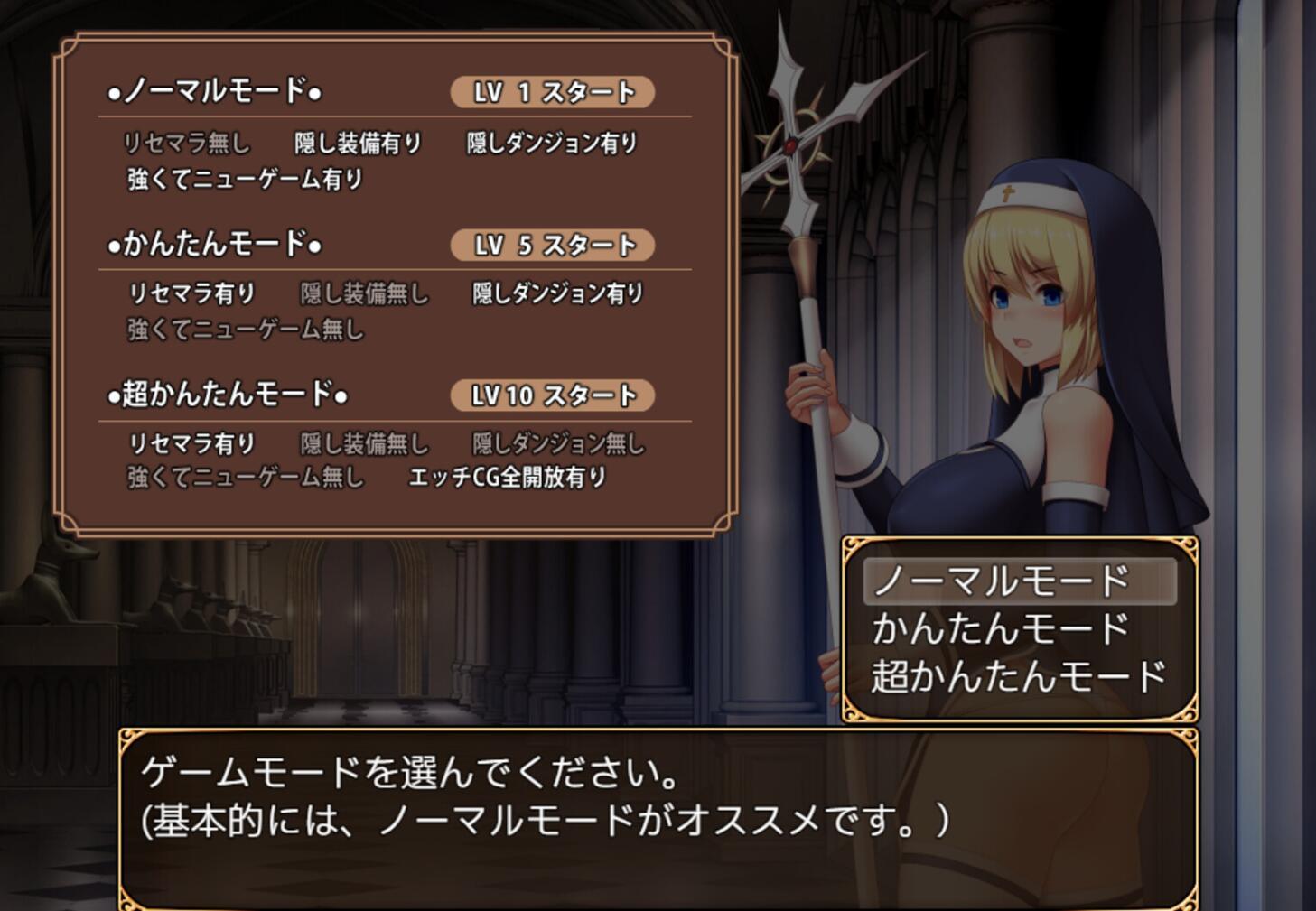Choose かんたんモード from the choice list
This screenshot has width=1316, height=911.
tap(1001, 629)
